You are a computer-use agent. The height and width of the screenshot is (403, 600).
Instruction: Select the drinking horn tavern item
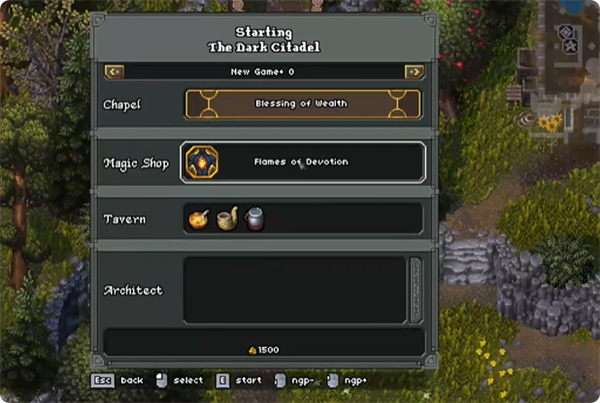[x=227, y=218]
